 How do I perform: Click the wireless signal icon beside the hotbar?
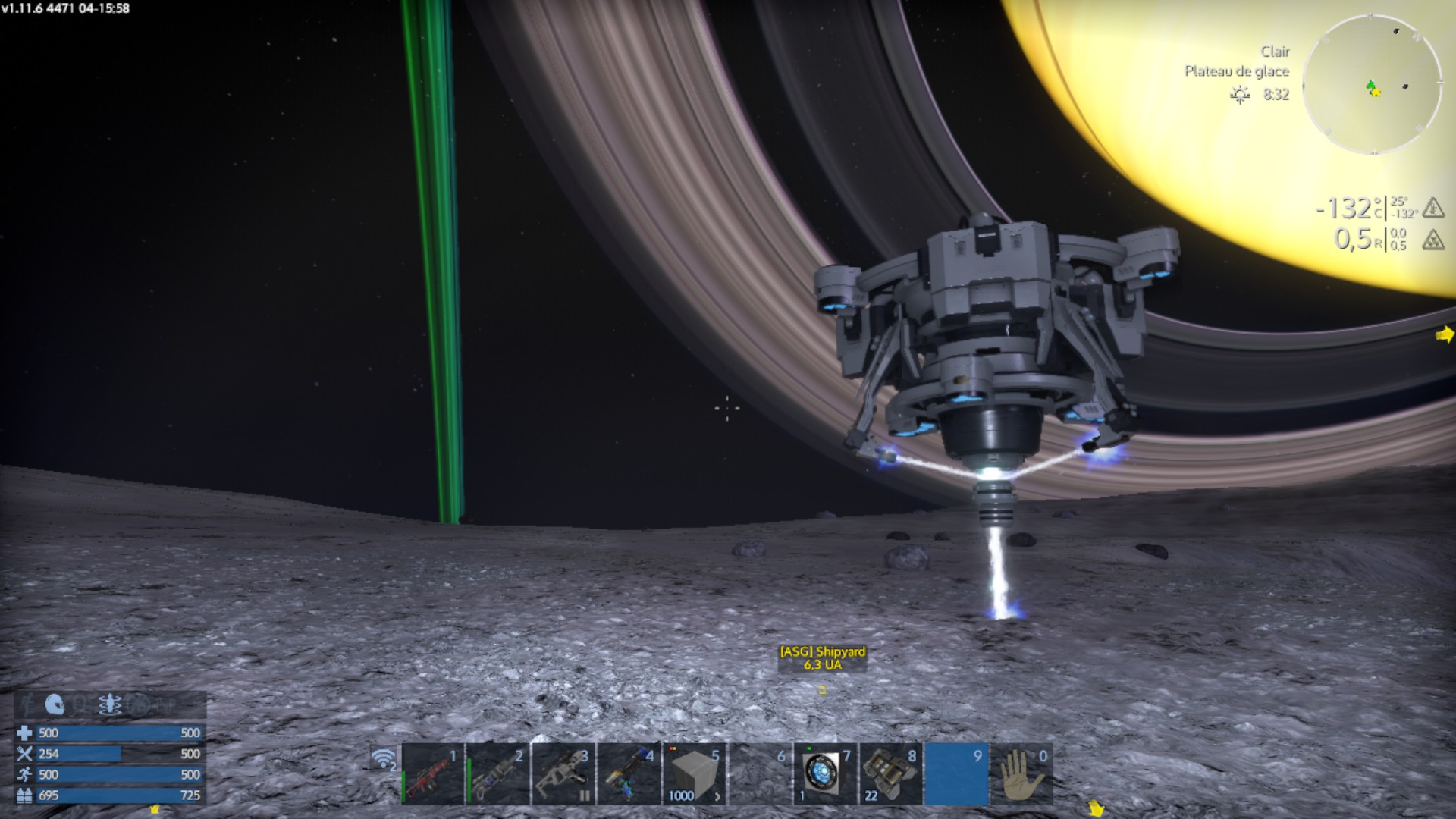coord(384,758)
